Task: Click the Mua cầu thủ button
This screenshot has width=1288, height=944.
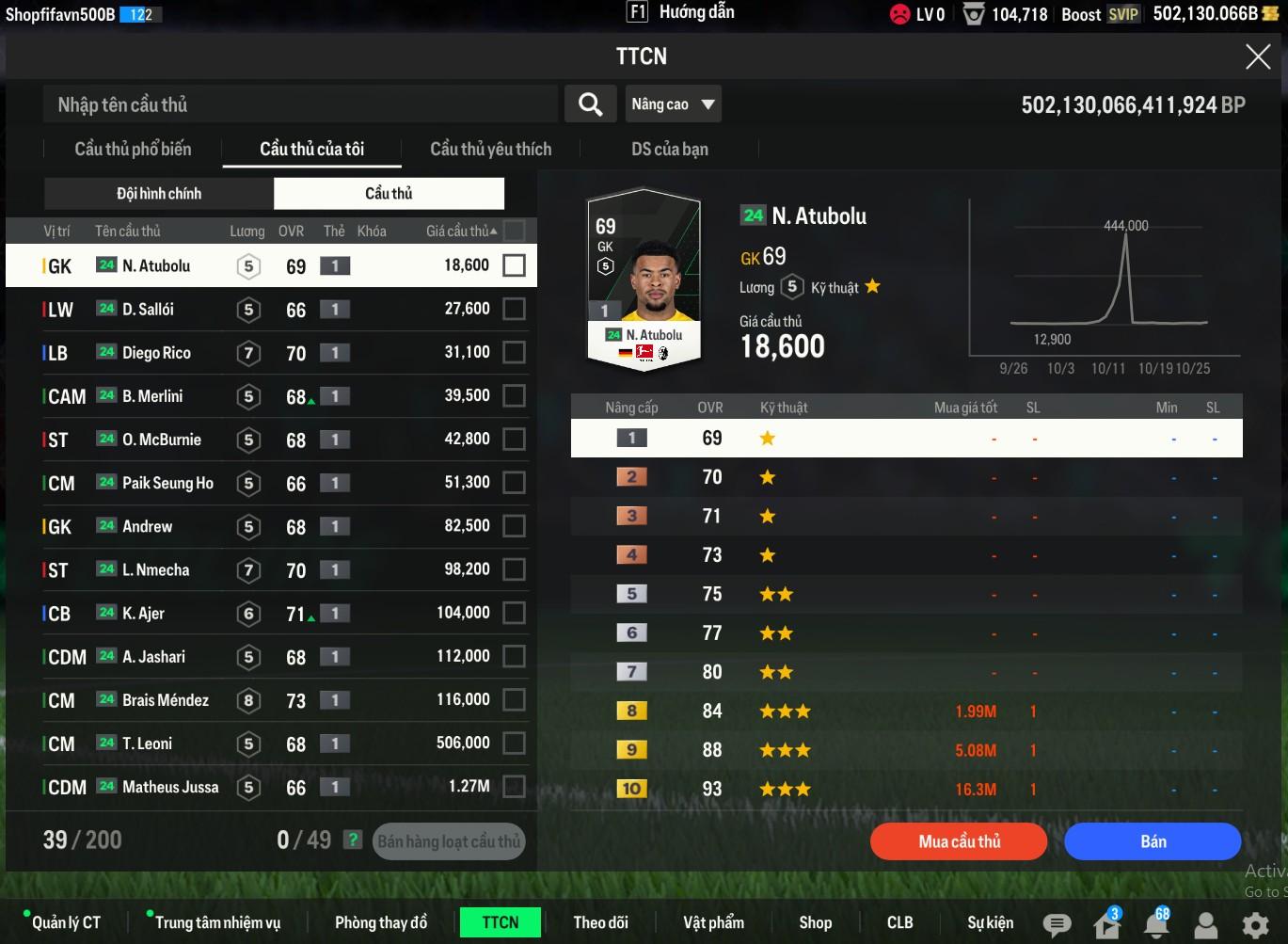Action: [959, 841]
